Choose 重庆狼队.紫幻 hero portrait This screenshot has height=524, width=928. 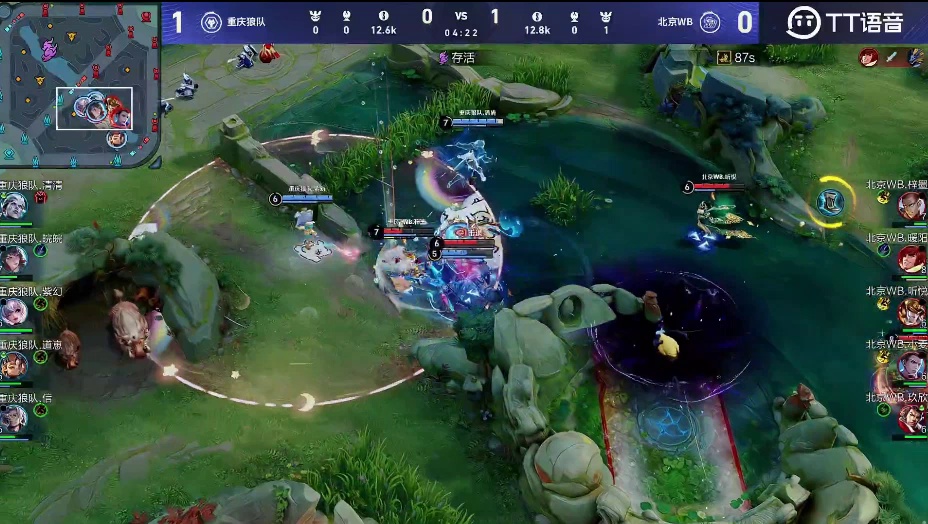(13, 312)
